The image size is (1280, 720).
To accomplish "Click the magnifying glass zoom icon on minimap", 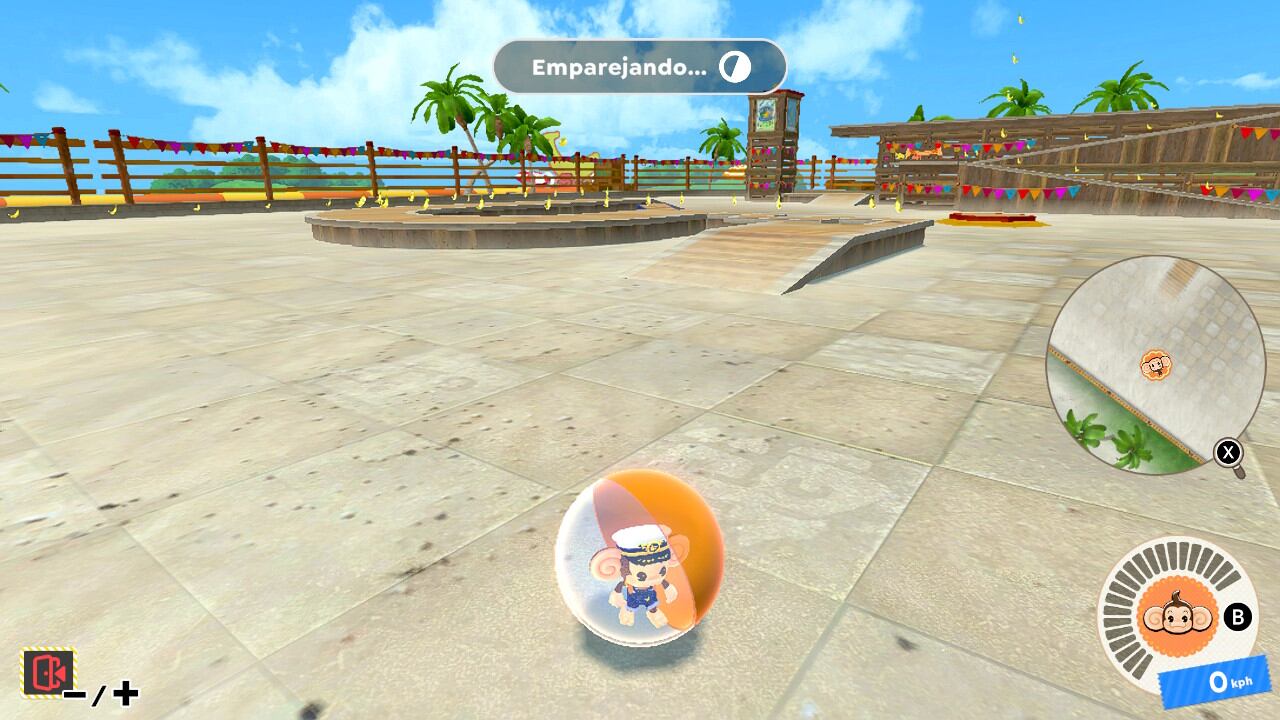I will click(1229, 455).
